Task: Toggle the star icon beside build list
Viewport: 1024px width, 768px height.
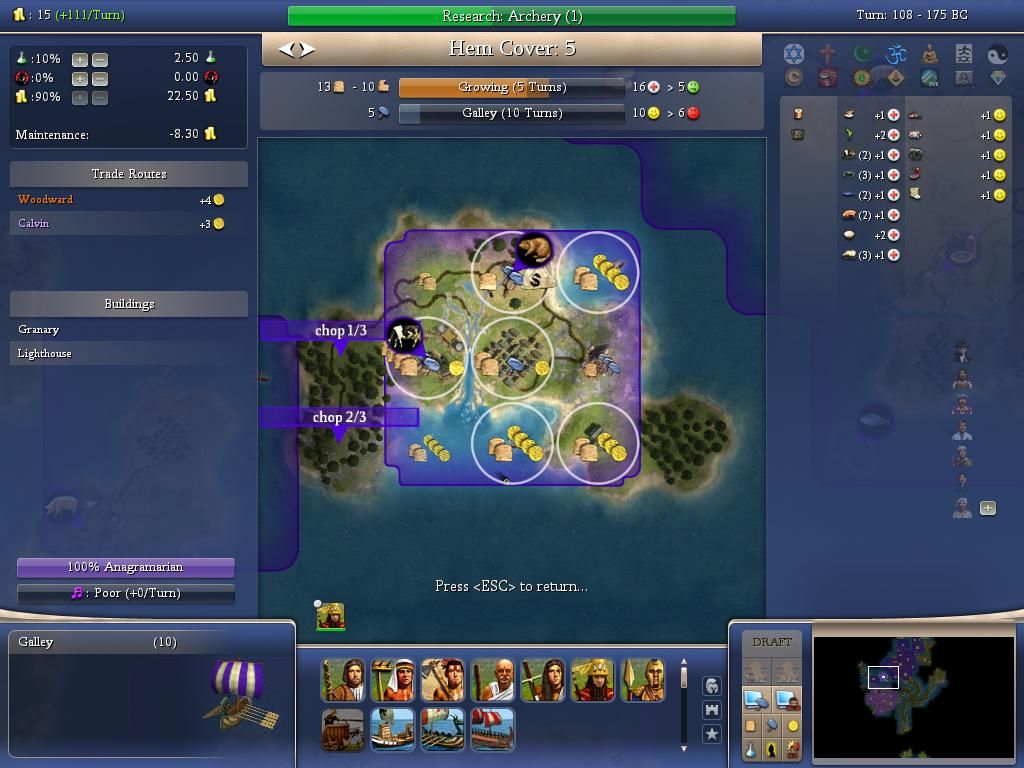Action: tap(711, 733)
